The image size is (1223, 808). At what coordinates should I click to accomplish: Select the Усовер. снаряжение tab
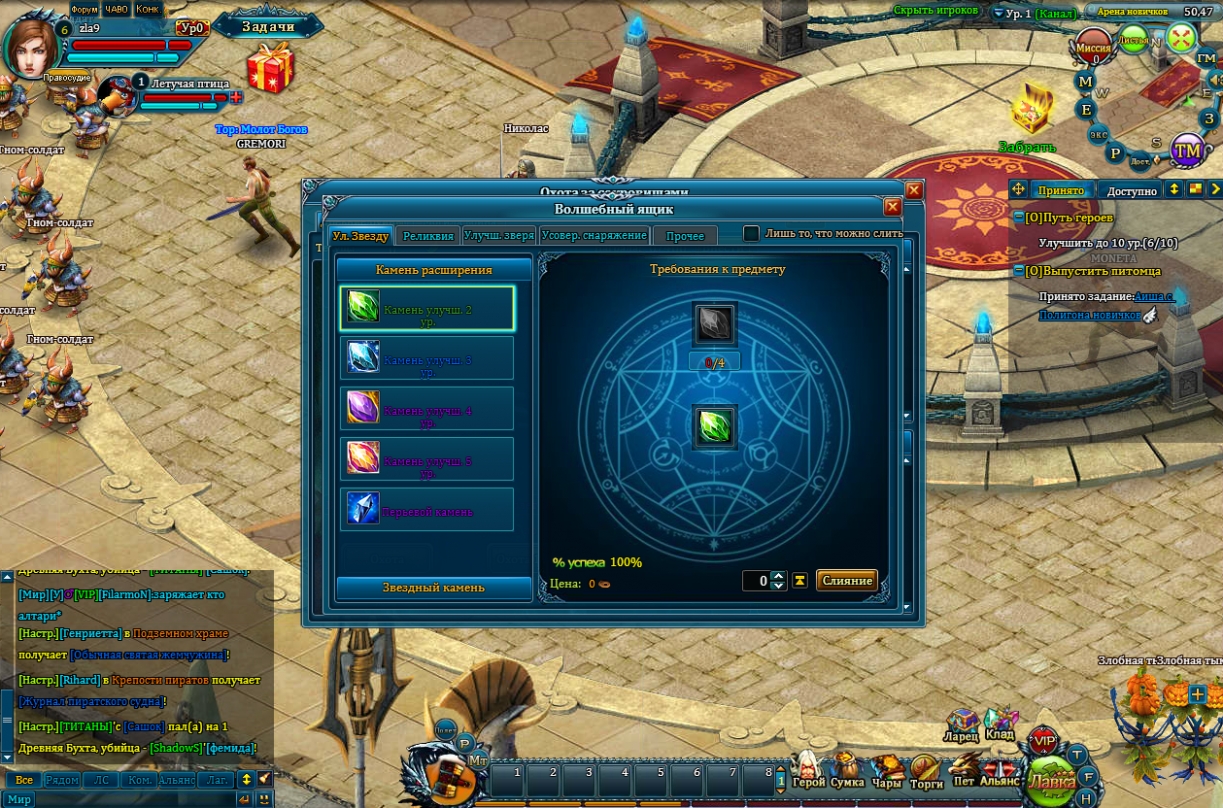coord(594,236)
